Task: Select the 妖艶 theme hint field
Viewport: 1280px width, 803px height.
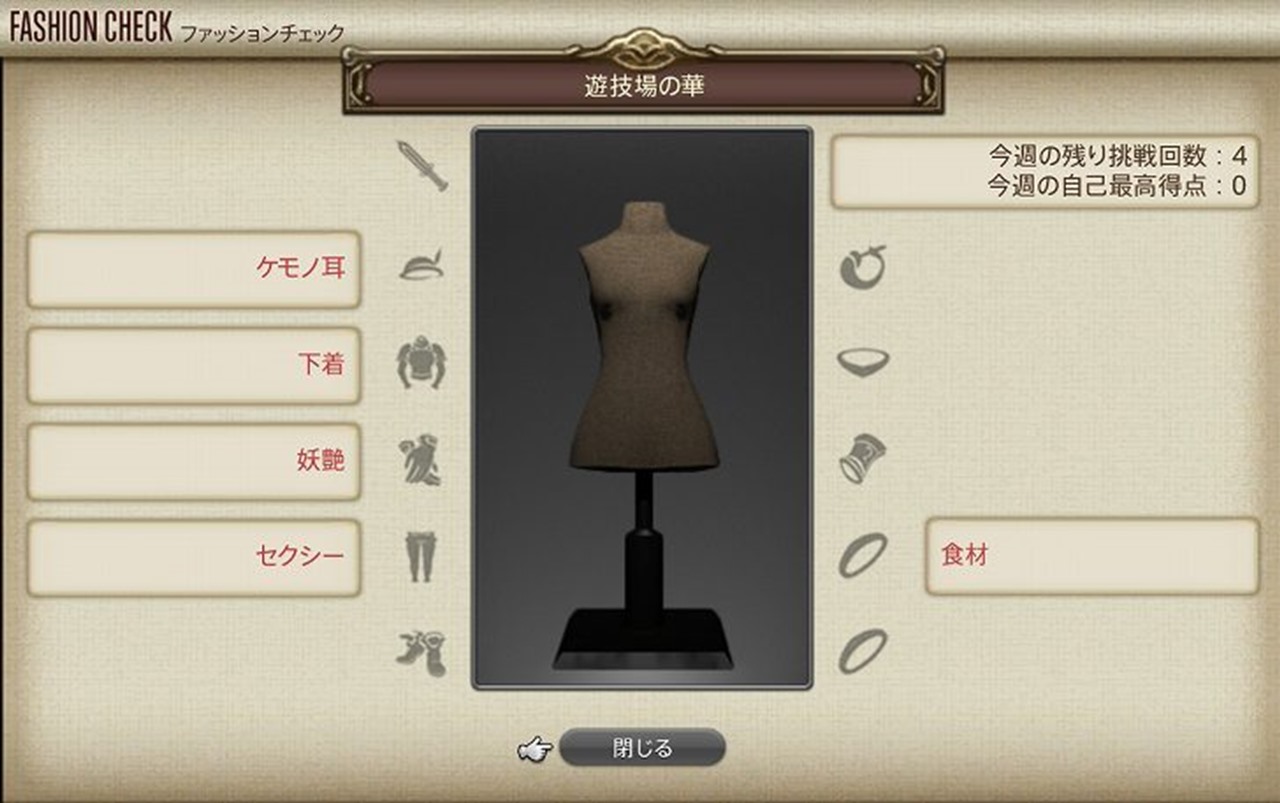Action: 193,460
